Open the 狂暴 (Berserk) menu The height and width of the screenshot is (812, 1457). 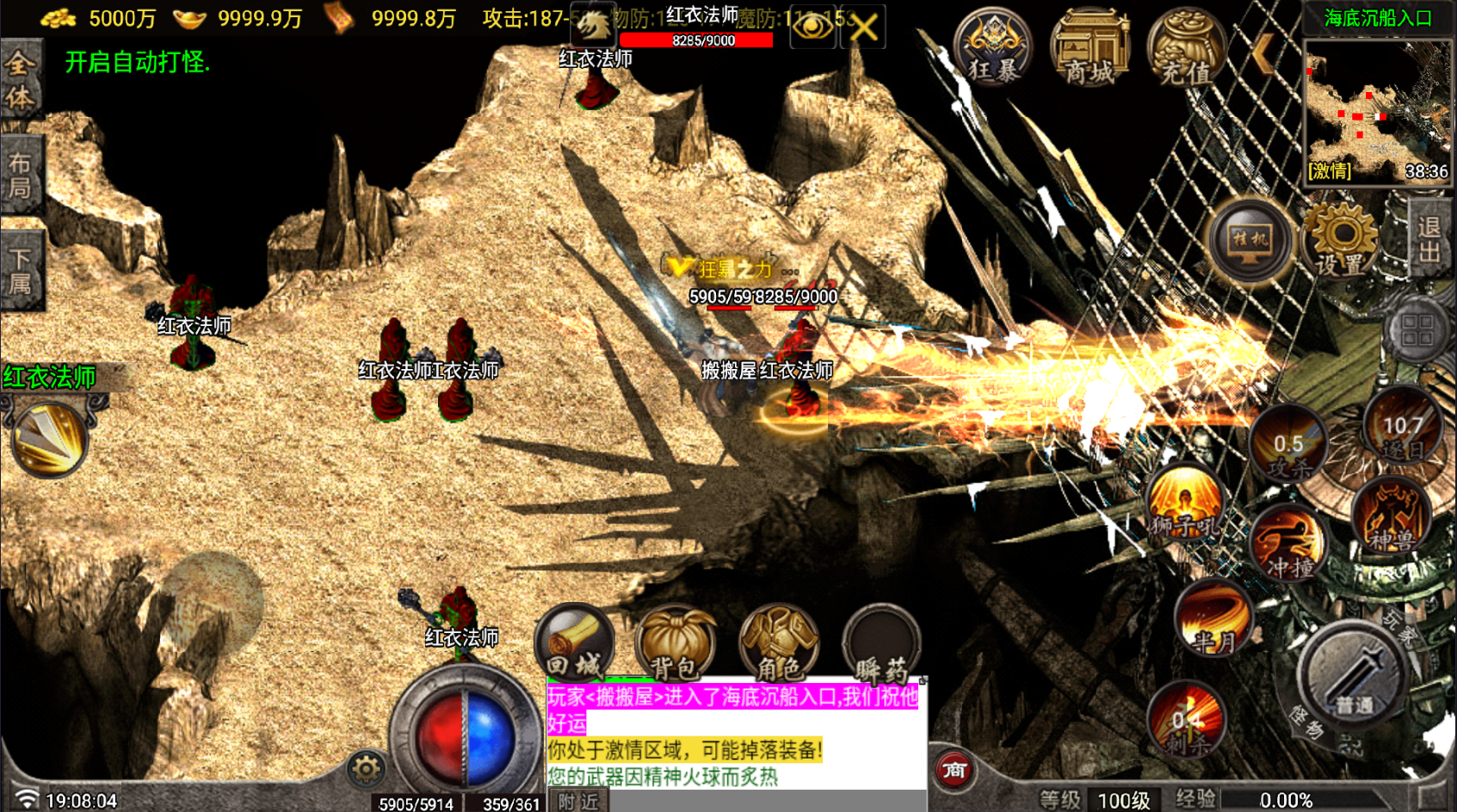pos(992,48)
